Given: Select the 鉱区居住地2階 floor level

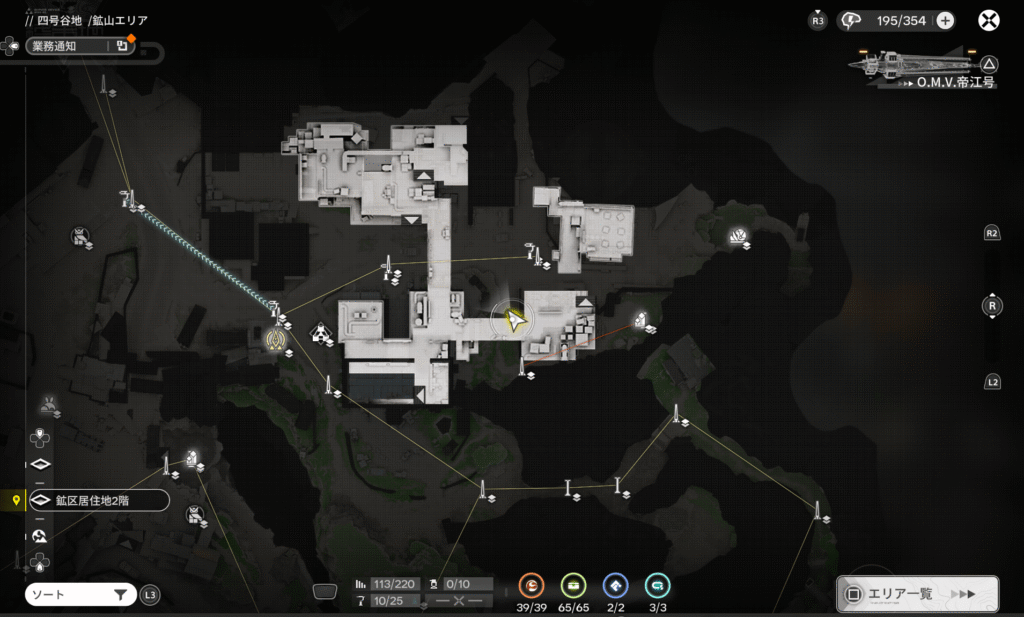Looking at the screenshot, I should 97,500.
